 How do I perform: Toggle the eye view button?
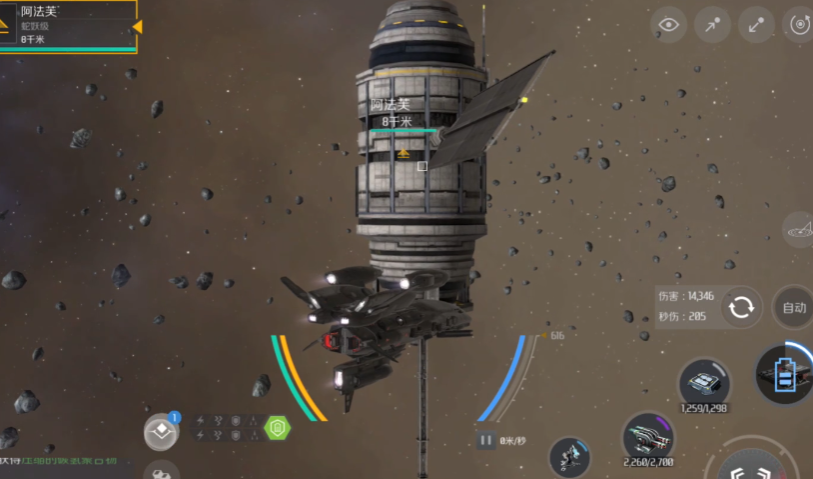(668, 25)
